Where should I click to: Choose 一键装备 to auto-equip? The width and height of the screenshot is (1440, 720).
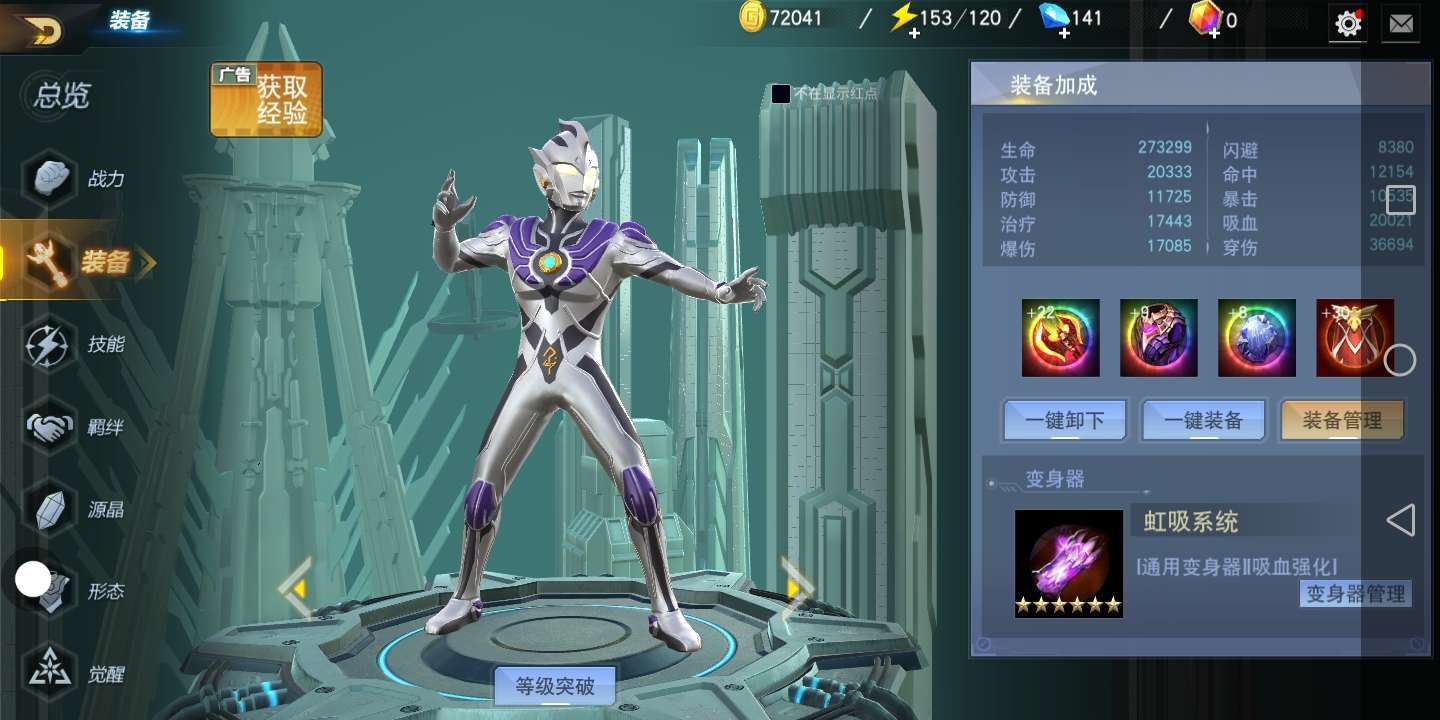[x=1204, y=421]
